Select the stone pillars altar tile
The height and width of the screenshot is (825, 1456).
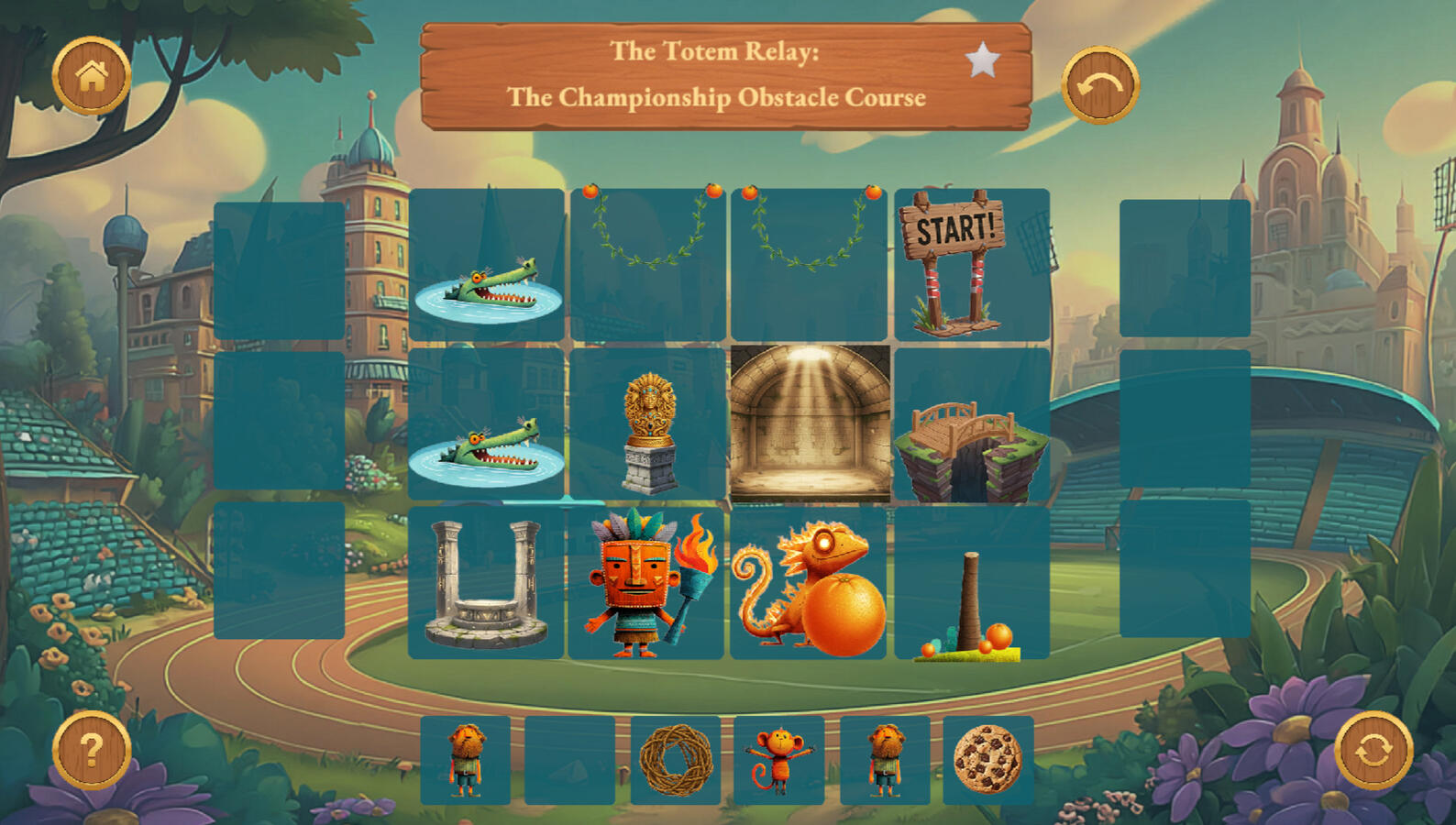(x=486, y=583)
